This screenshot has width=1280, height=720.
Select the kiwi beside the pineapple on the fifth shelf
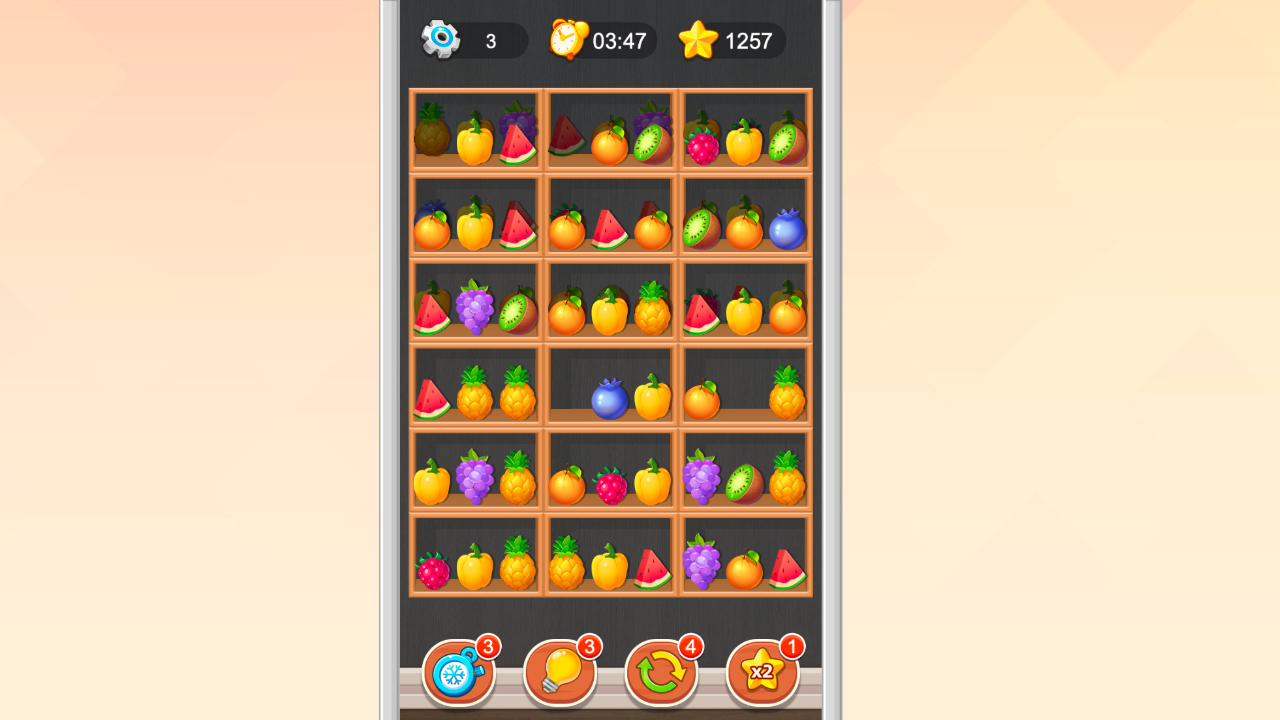coord(745,482)
